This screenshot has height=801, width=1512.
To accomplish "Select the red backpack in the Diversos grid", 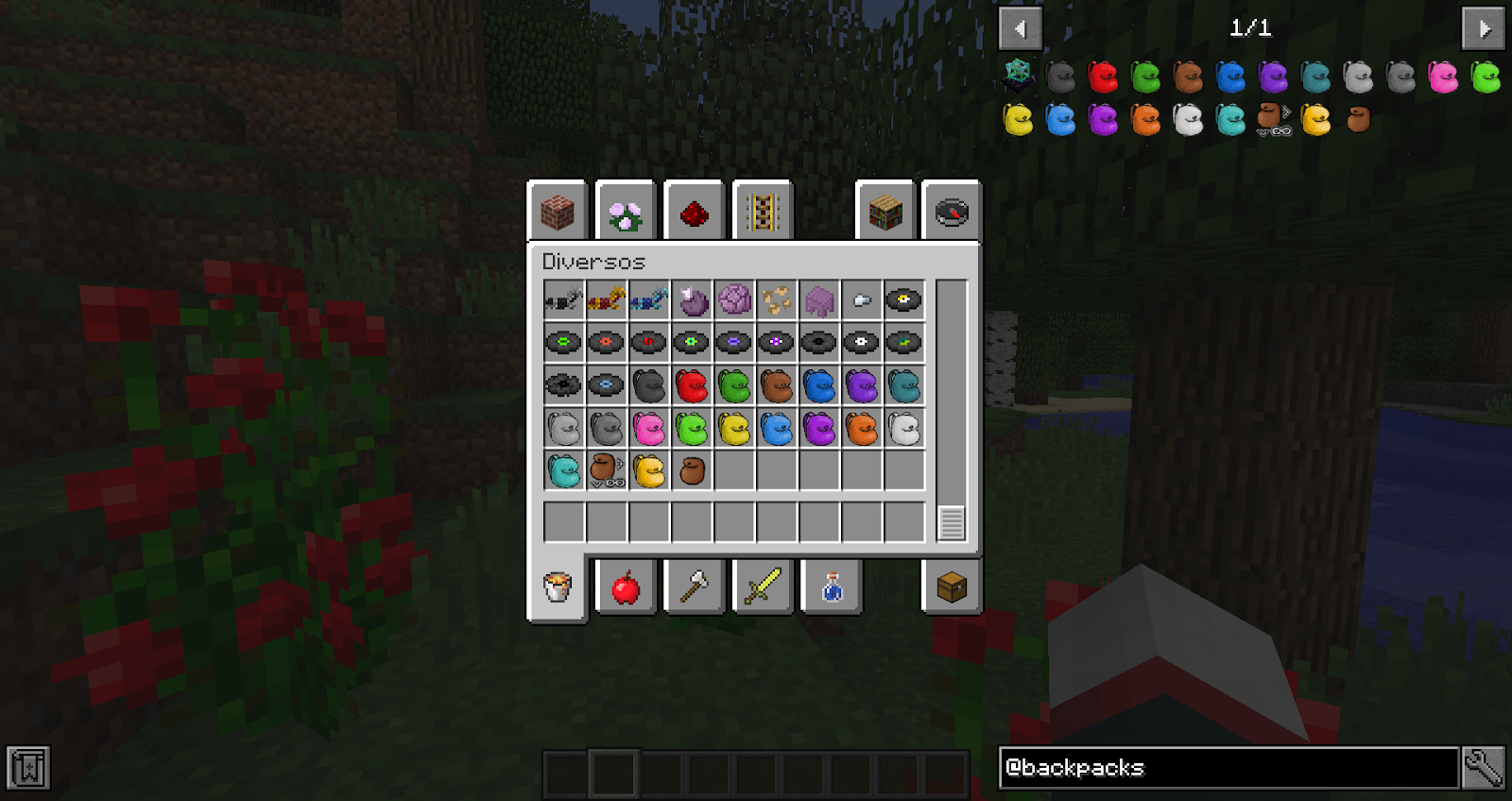I will (691, 386).
